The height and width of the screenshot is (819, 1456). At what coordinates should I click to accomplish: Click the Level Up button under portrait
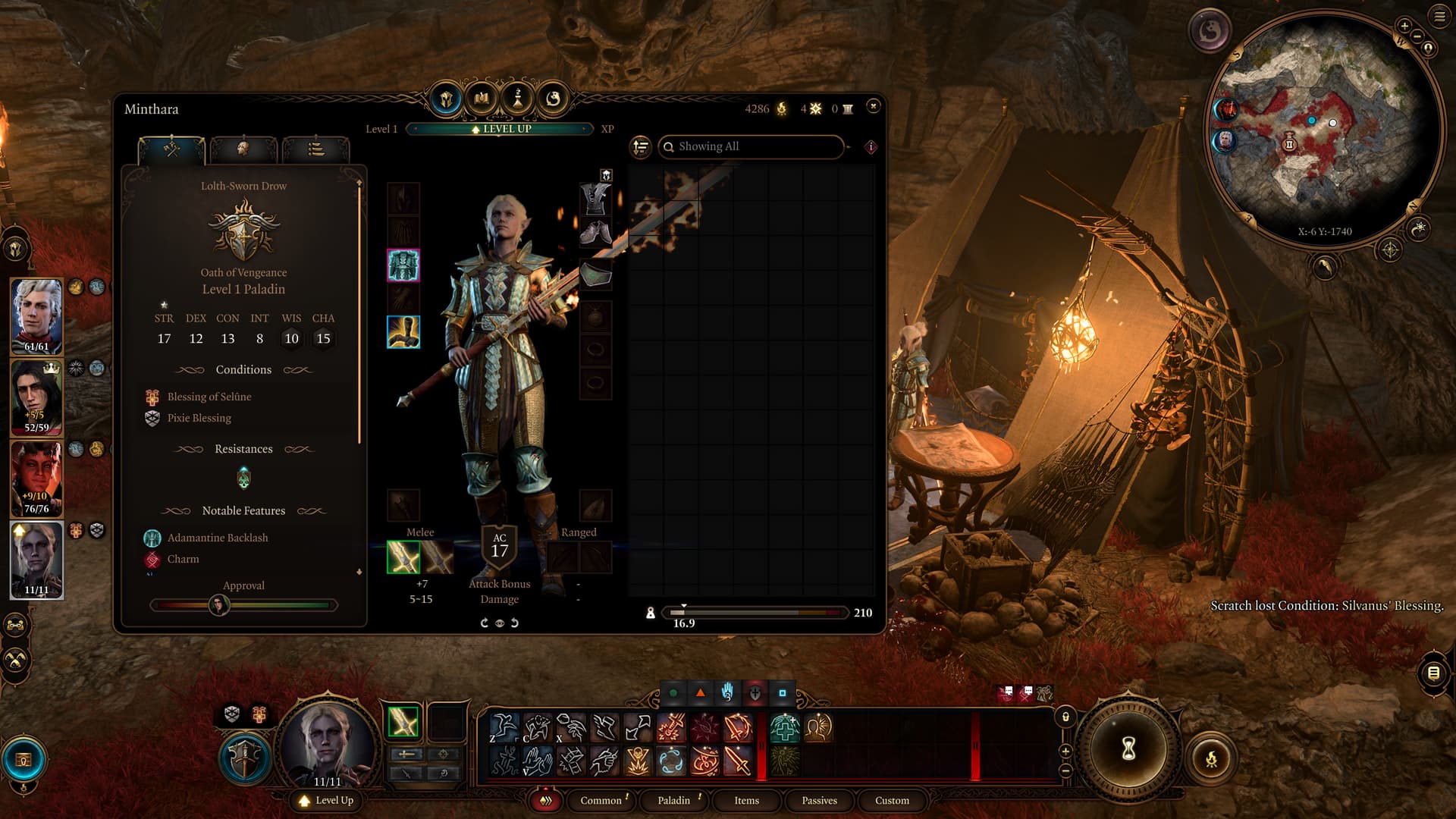(327, 800)
